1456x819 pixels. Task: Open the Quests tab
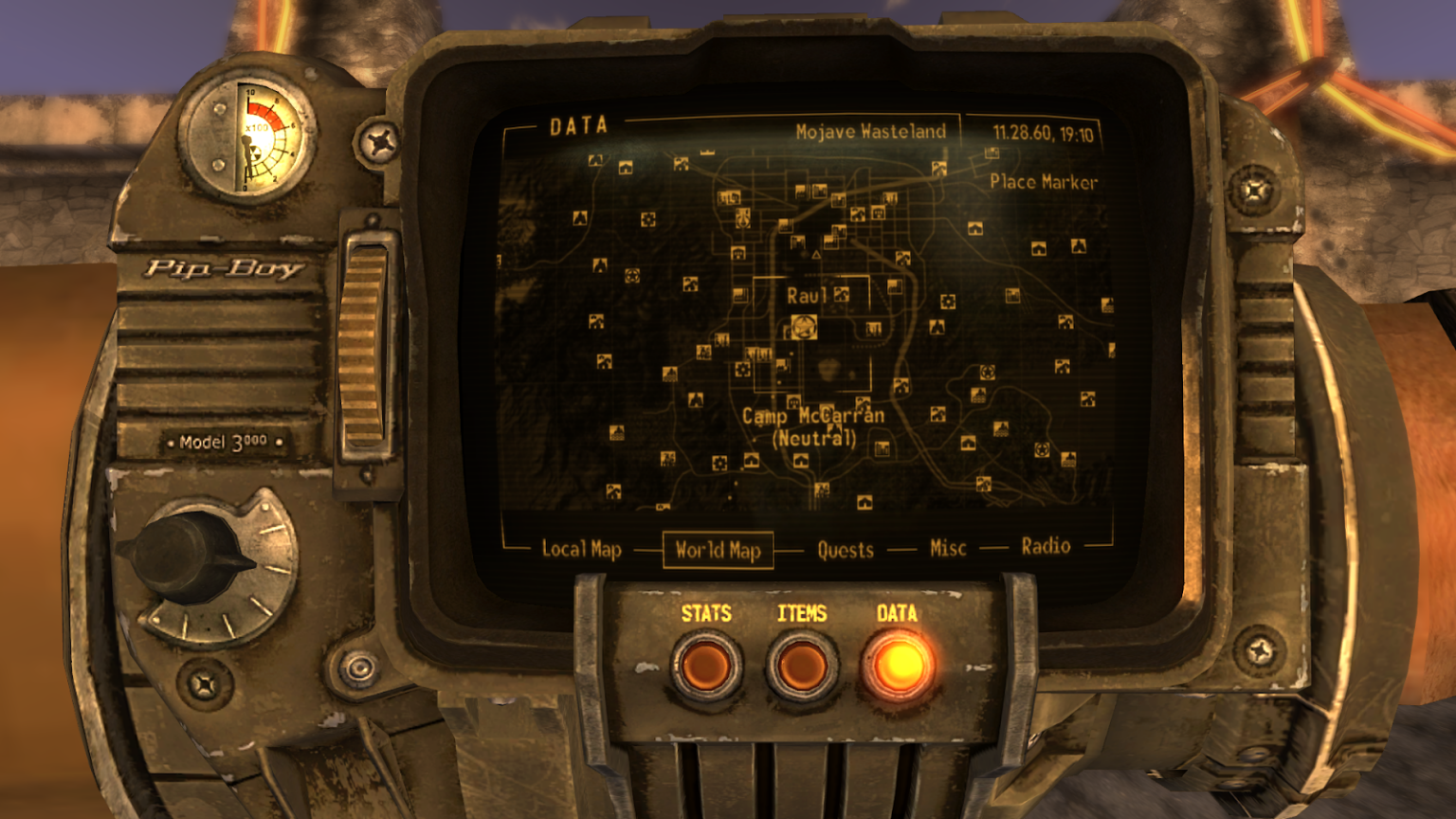(x=846, y=551)
